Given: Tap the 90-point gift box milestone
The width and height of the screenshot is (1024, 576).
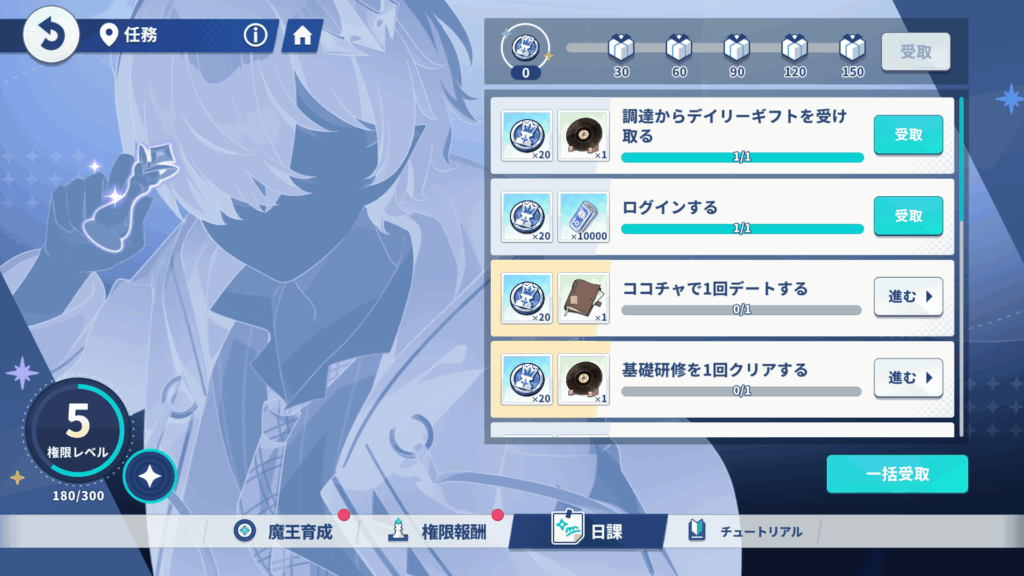Looking at the screenshot, I should (x=737, y=47).
